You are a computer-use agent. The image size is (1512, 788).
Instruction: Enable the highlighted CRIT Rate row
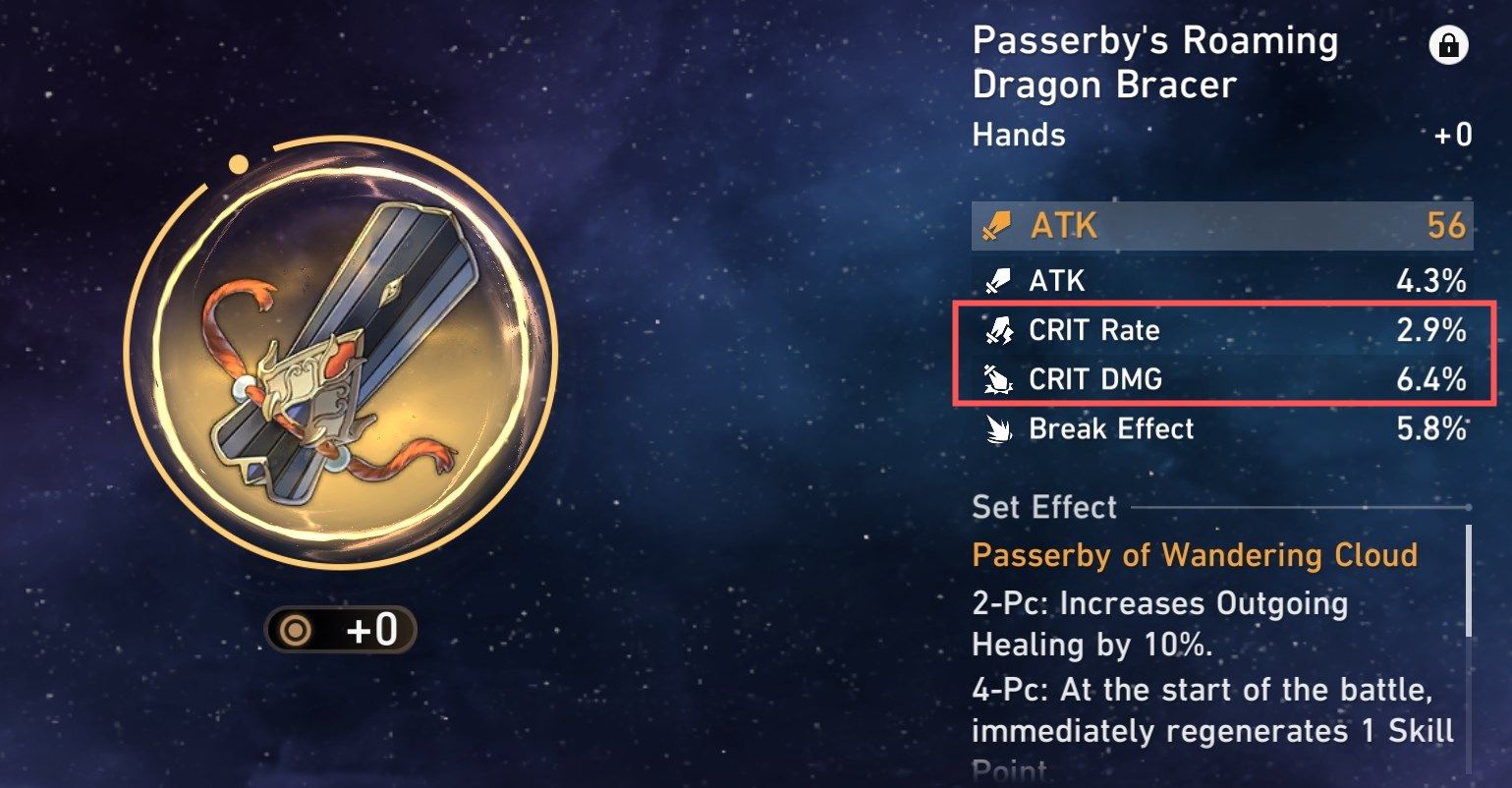1218,331
